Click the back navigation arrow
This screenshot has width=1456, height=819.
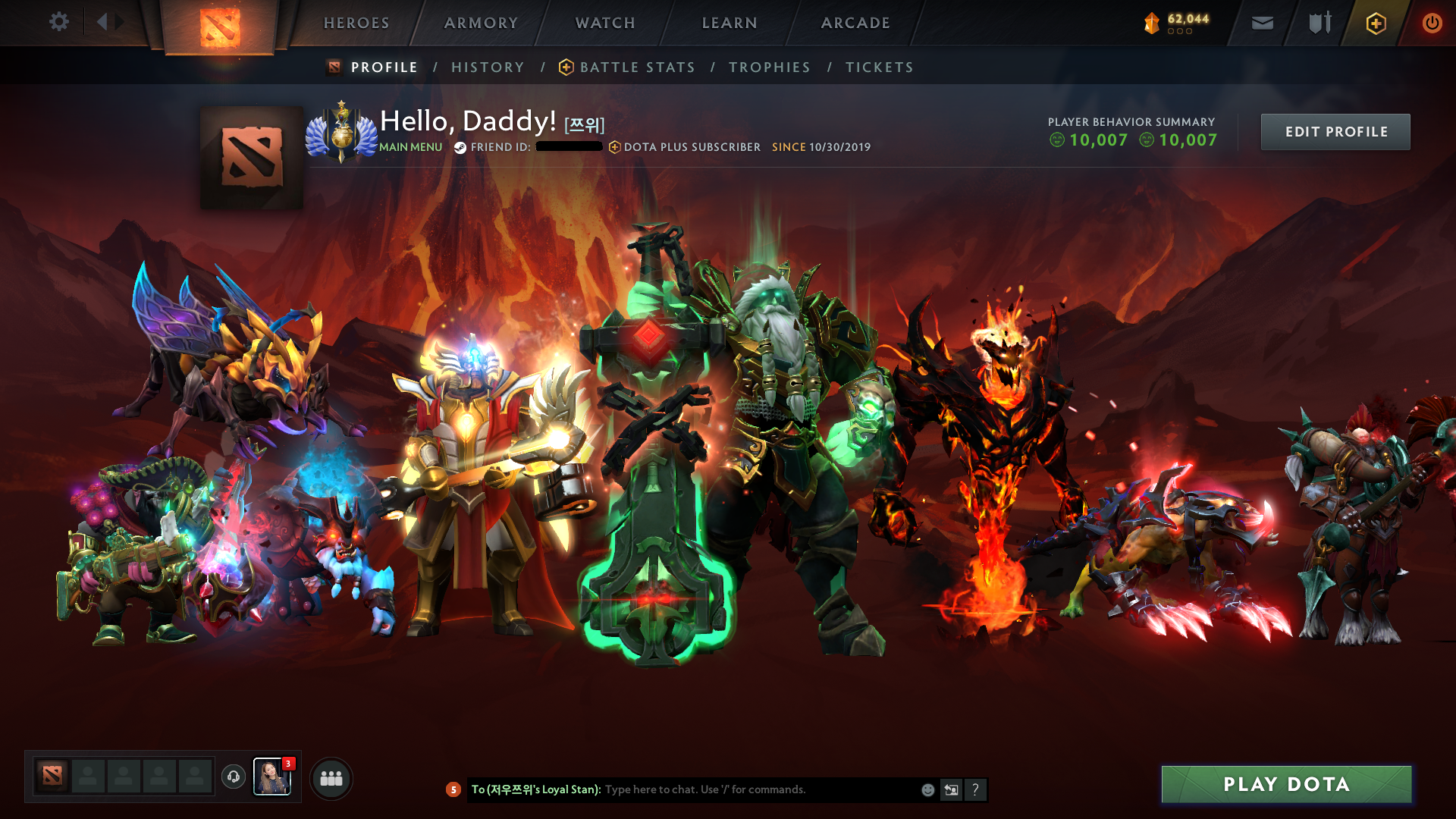pyautogui.click(x=102, y=21)
